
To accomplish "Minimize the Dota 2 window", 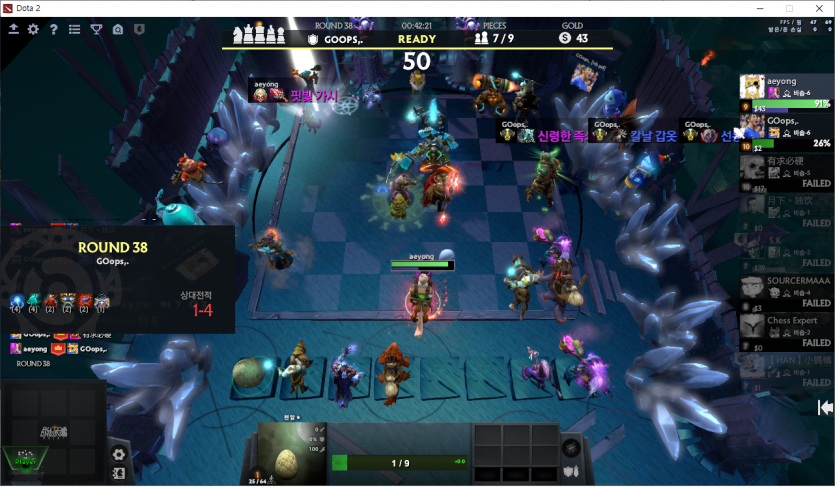I will pyautogui.click(x=757, y=8).
